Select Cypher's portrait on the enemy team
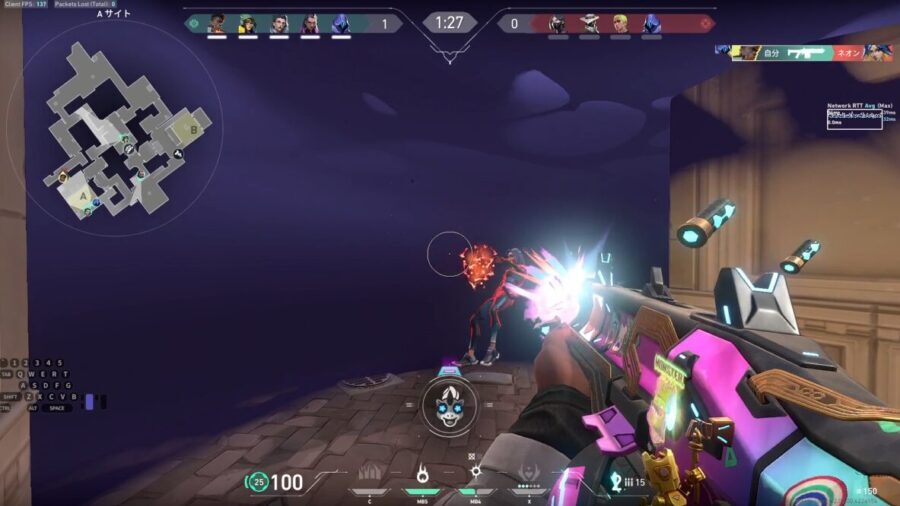 coord(590,23)
